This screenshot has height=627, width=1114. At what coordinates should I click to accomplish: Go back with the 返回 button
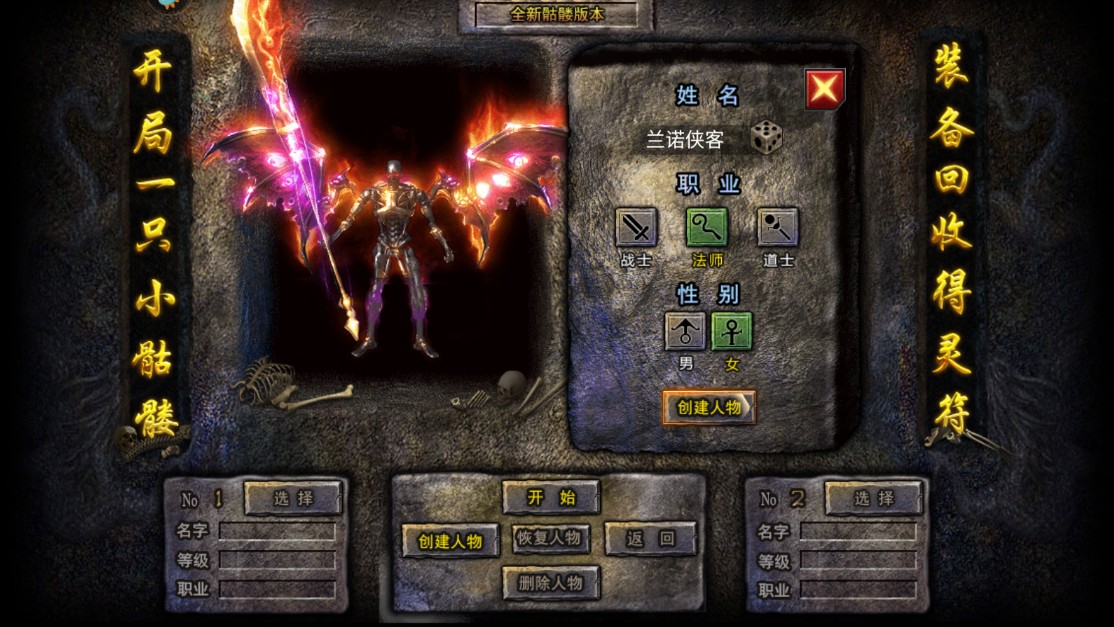(649, 538)
